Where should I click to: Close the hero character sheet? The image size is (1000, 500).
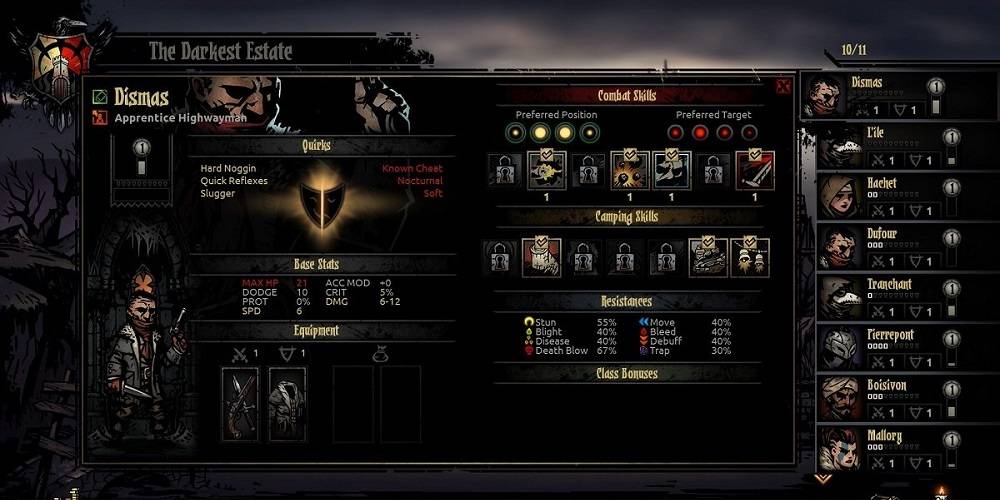pos(783,86)
